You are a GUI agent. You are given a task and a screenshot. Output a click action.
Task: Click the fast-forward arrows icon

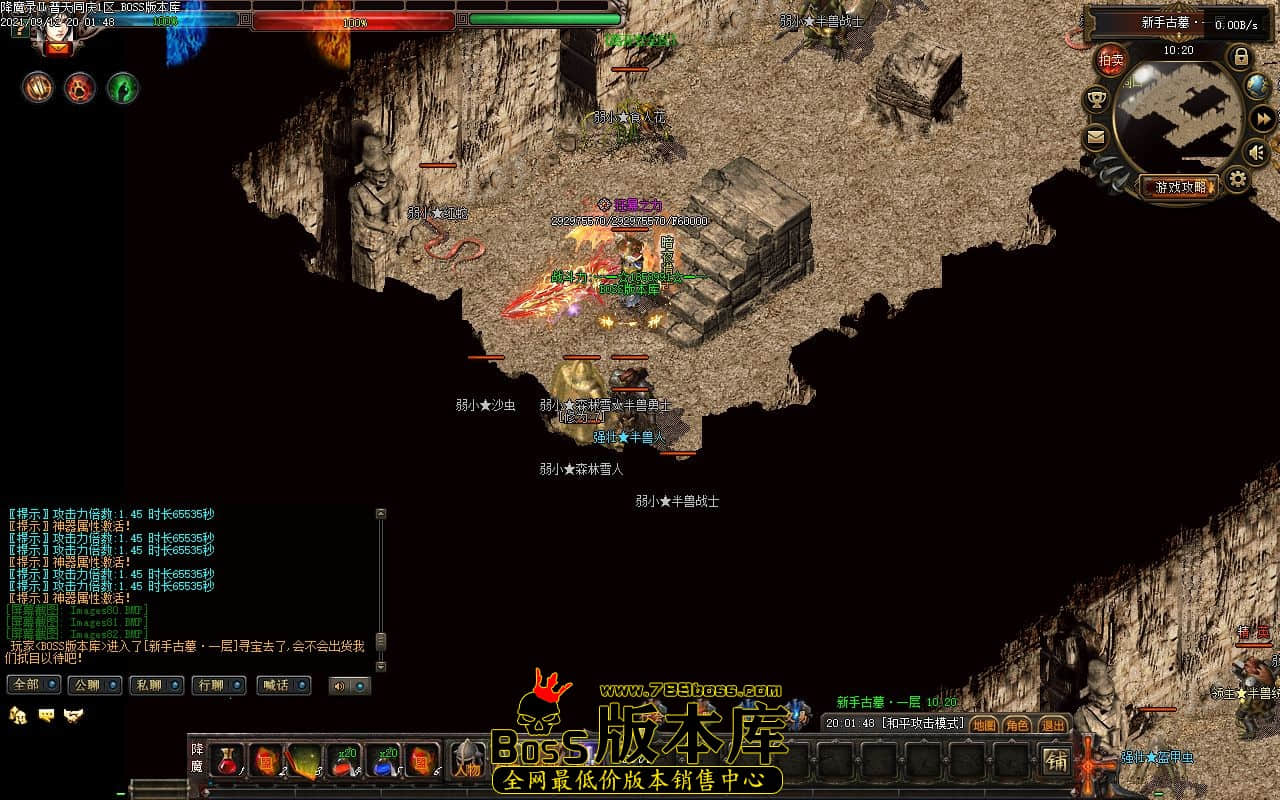pyautogui.click(x=1262, y=117)
